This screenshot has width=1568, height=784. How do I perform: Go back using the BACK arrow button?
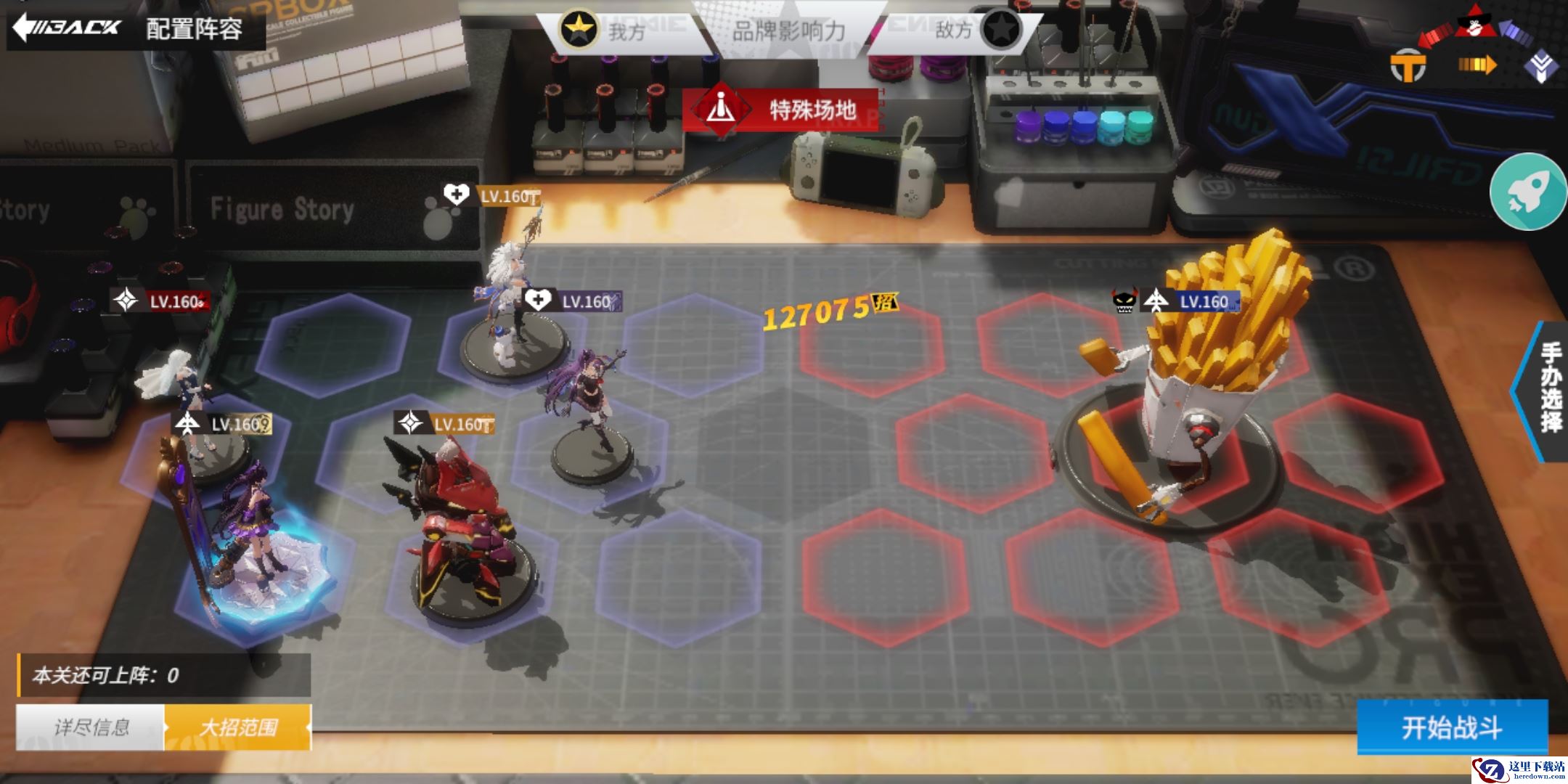click(x=67, y=28)
